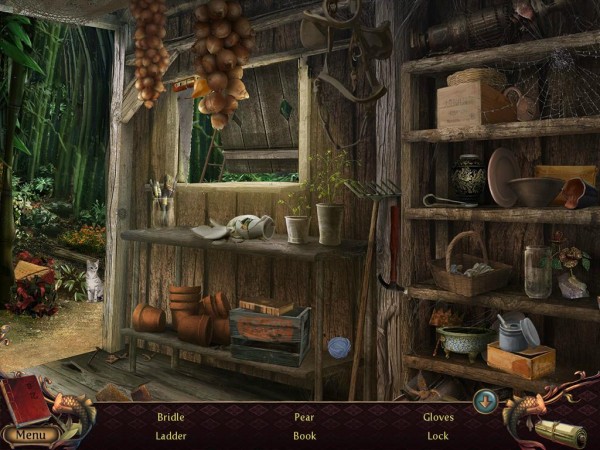Click the blue down-arrow button
This screenshot has width=600, height=450.
(485, 400)
